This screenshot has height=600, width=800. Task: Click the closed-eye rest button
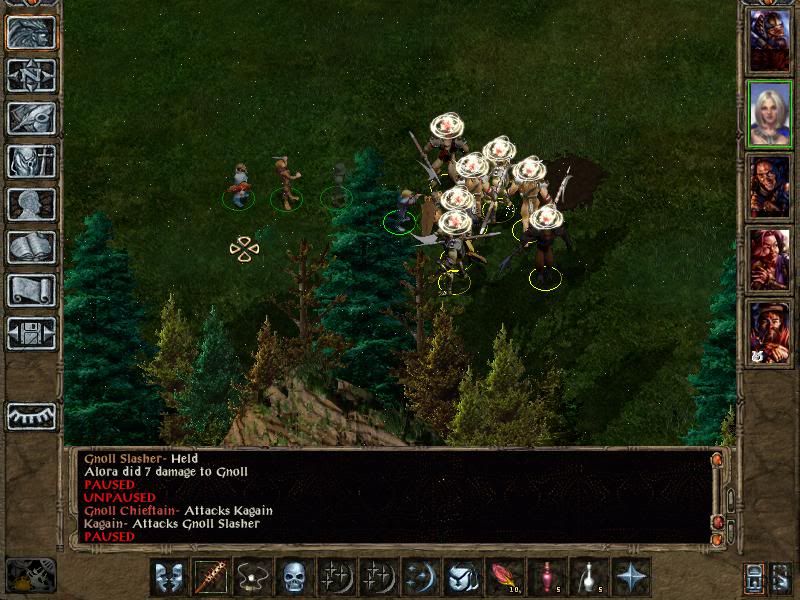tap(31, 416)
